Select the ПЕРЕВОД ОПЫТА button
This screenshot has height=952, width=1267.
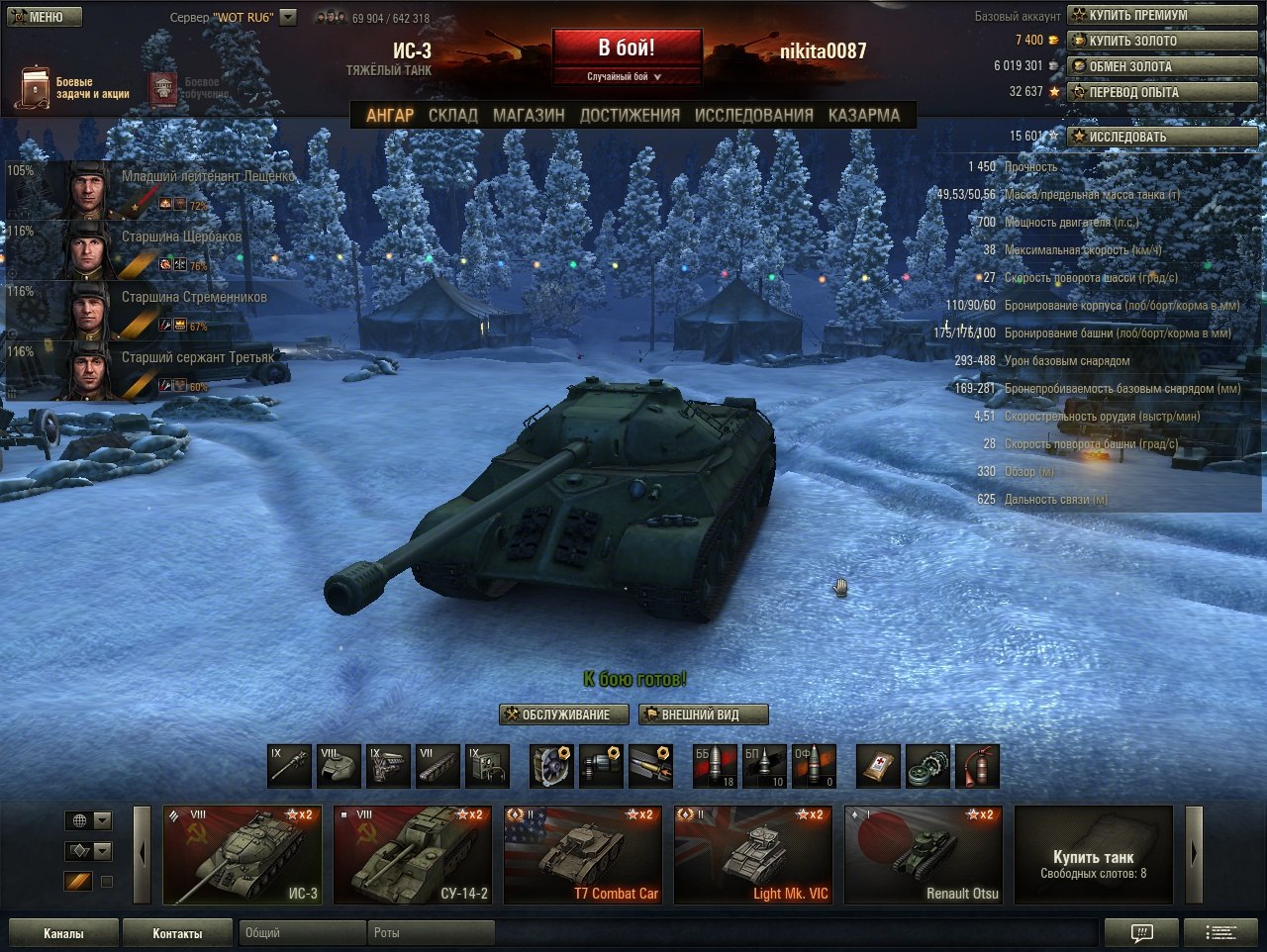pyautogui.click(x=1162, y=92)
